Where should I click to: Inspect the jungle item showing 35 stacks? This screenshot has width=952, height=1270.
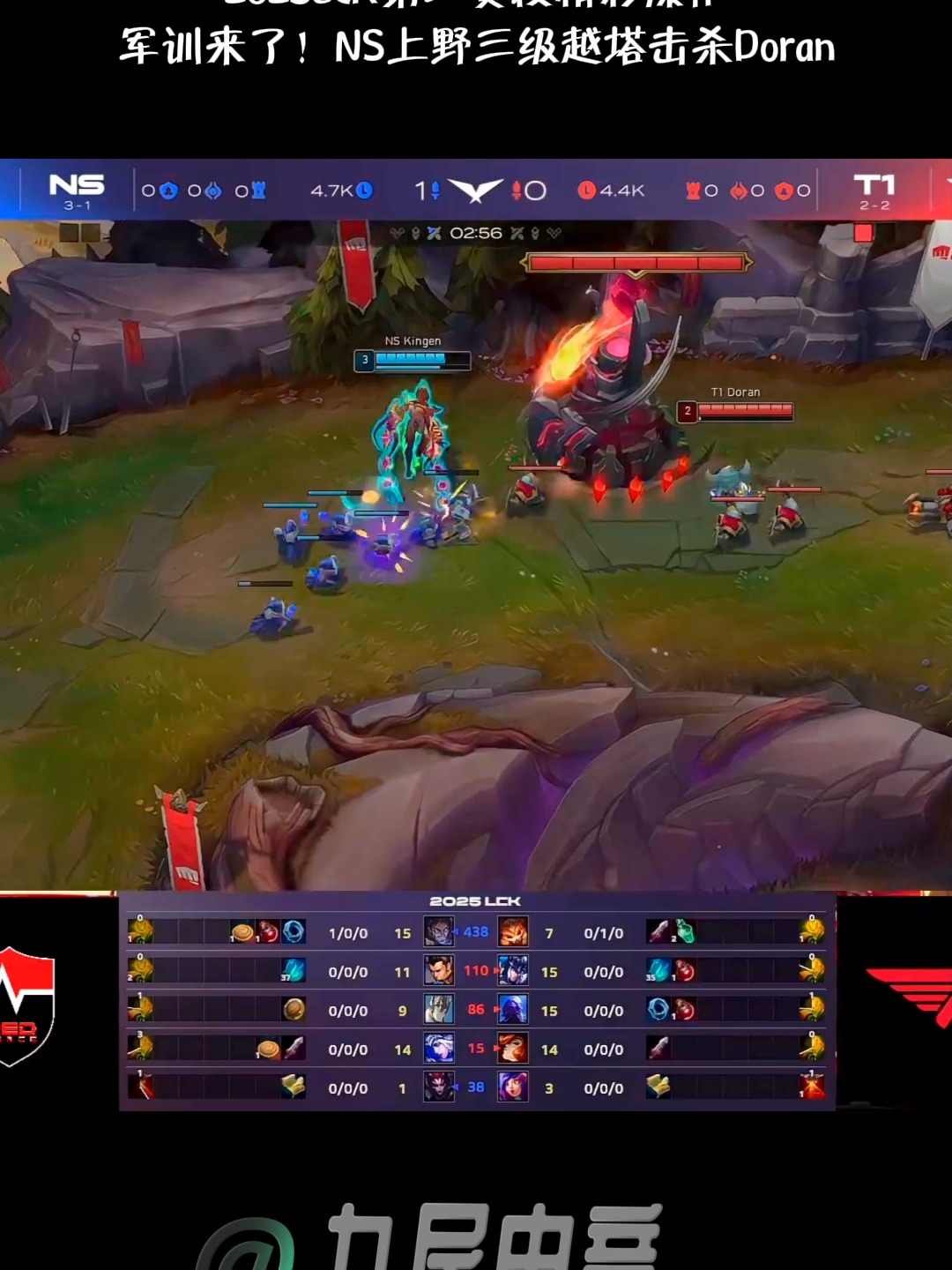point(658,971)
